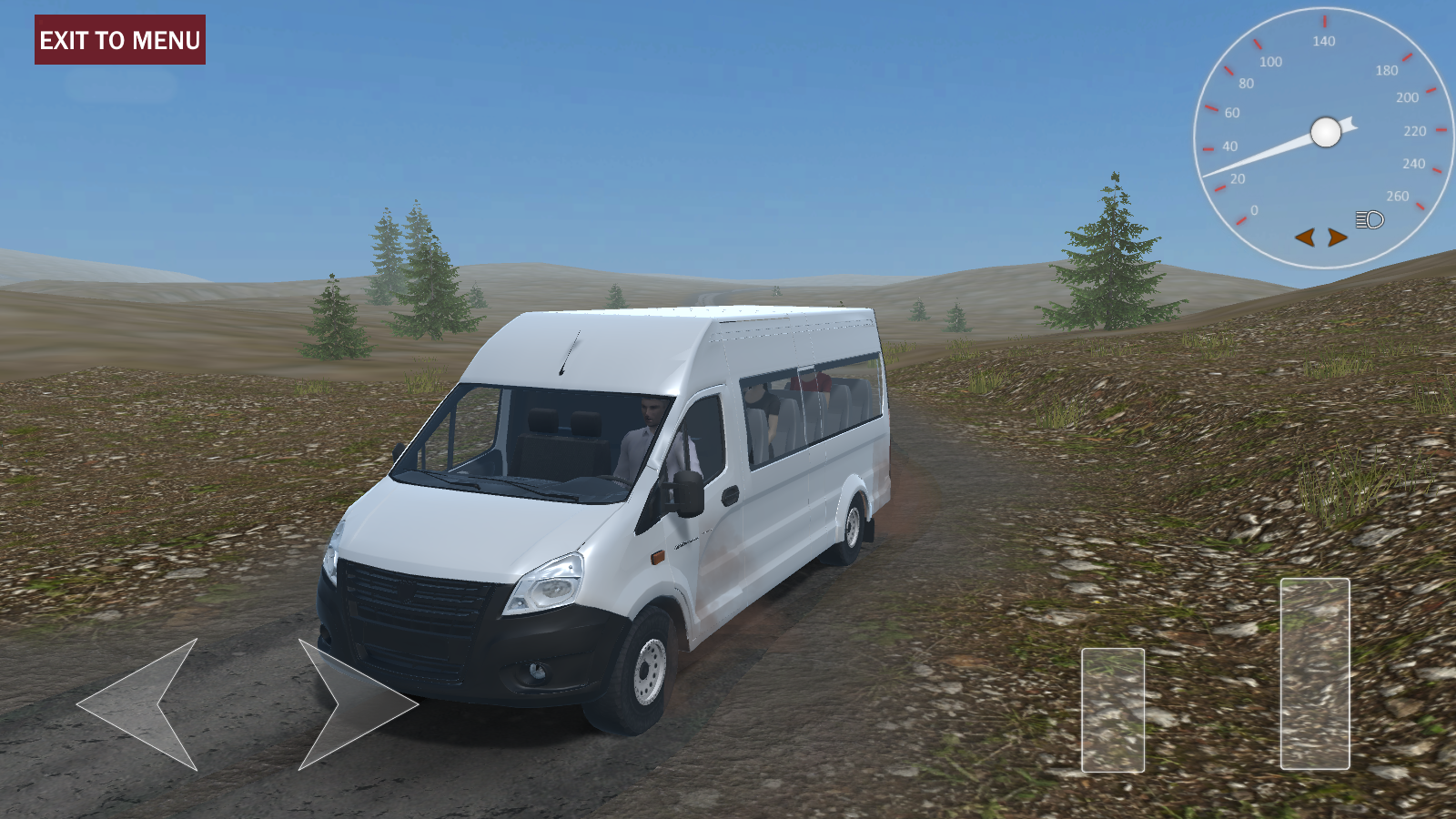
Task: Exit the driving session to the menu
Action: (118, 39)
